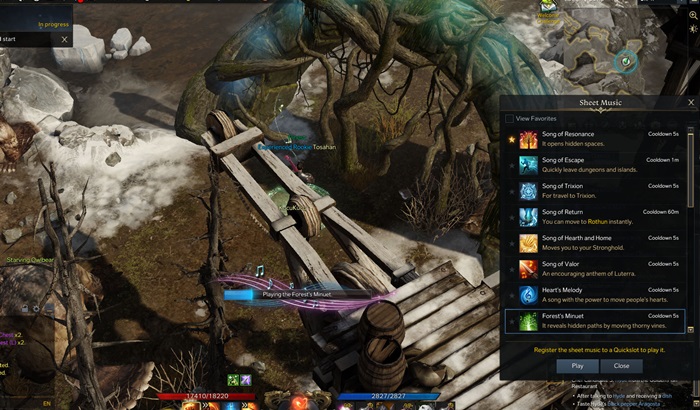Close the Sheet Music window
This screenshot has width=700, height=410.
pos(690,102)
